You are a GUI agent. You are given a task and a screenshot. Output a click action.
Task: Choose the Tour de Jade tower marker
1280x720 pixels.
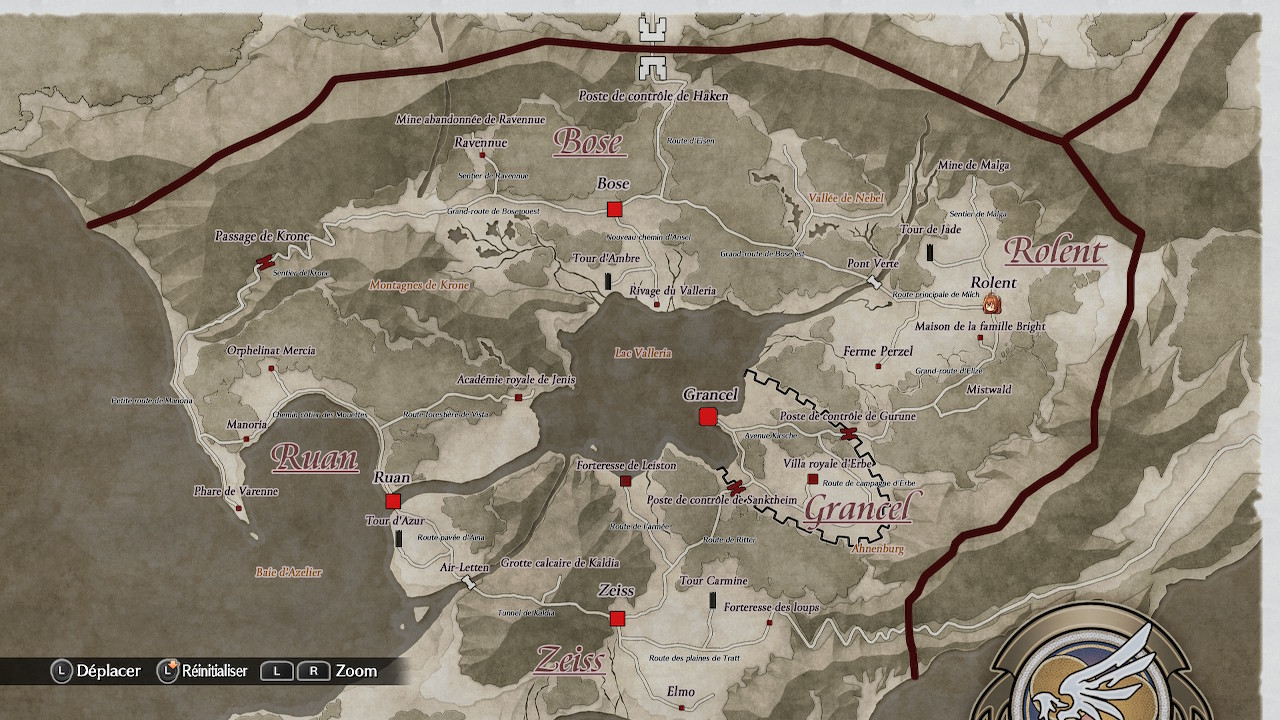pos(931,253)
